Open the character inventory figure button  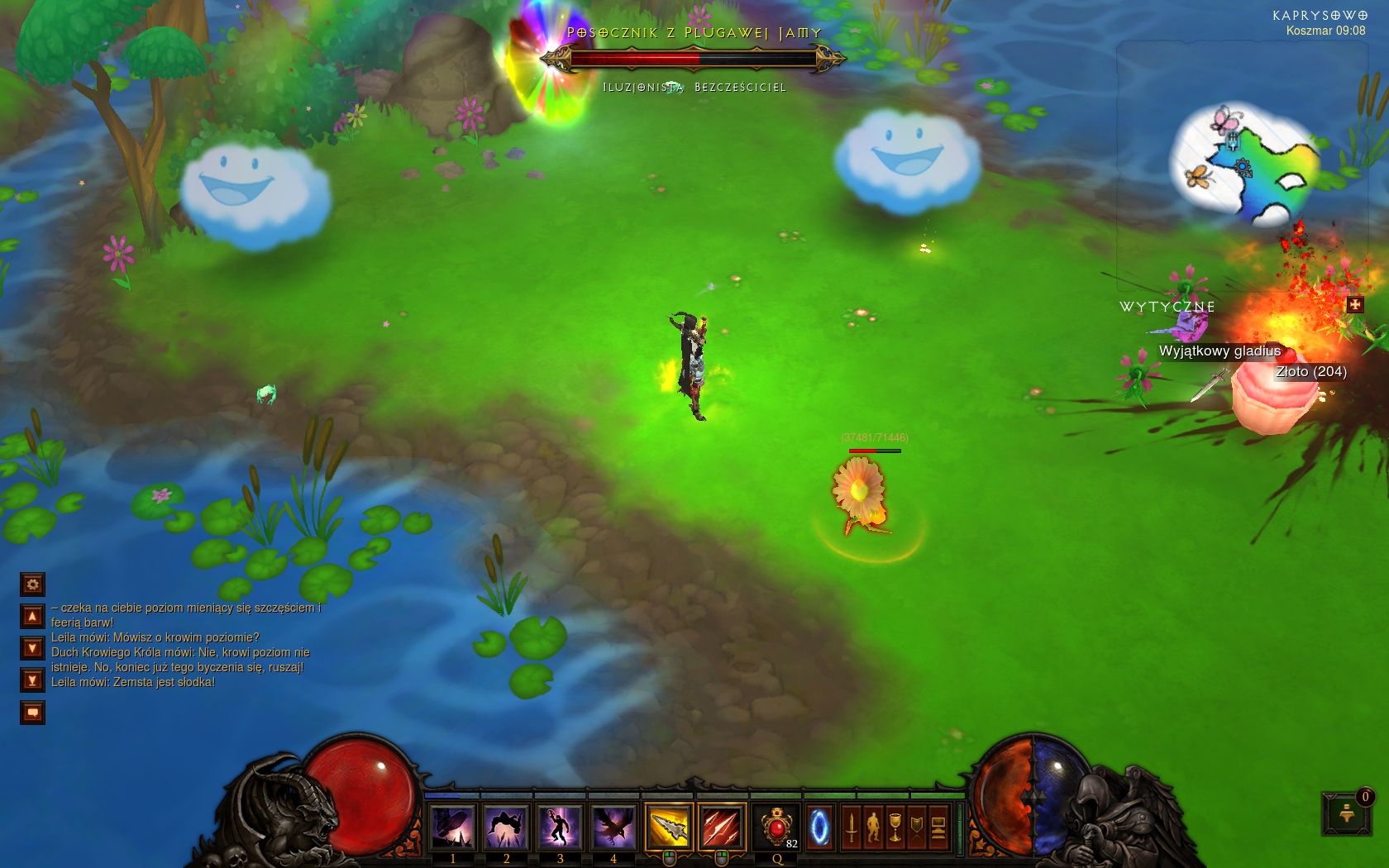(873, 827)
